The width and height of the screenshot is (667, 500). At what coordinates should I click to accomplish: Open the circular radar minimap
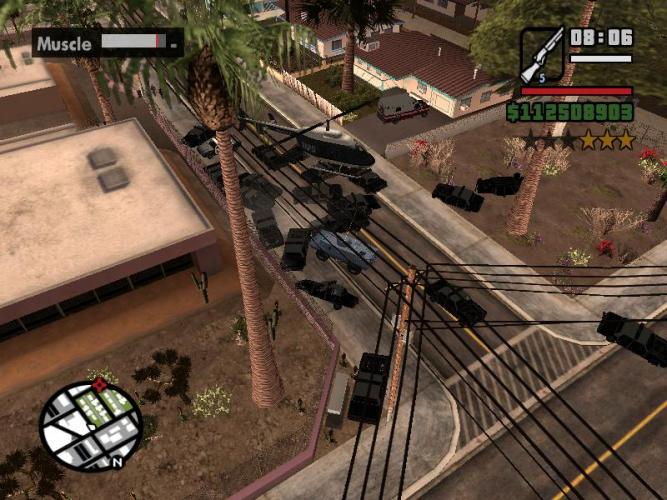pos(90,424)
